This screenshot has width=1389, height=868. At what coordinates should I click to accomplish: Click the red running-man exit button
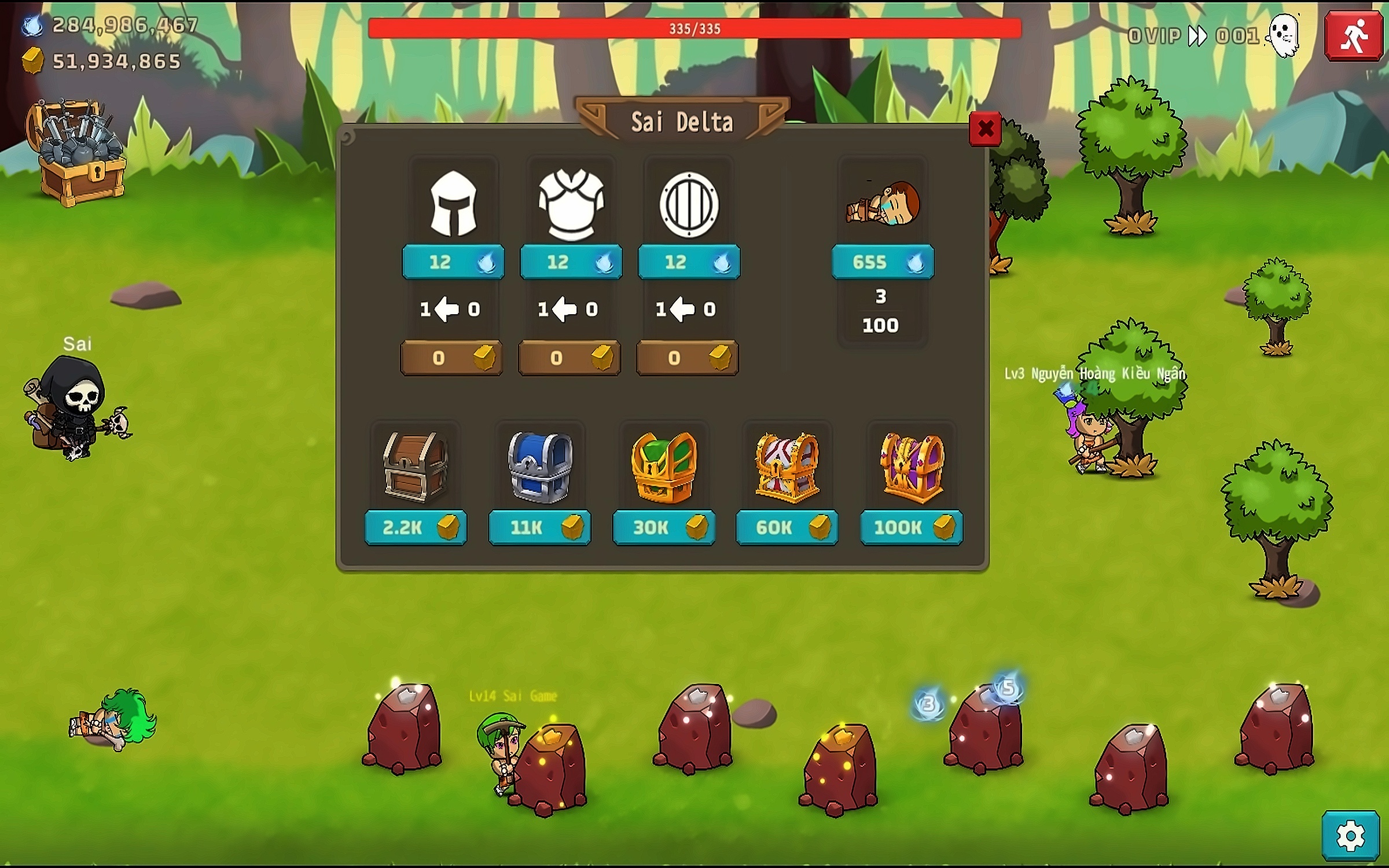[1354, 36]
